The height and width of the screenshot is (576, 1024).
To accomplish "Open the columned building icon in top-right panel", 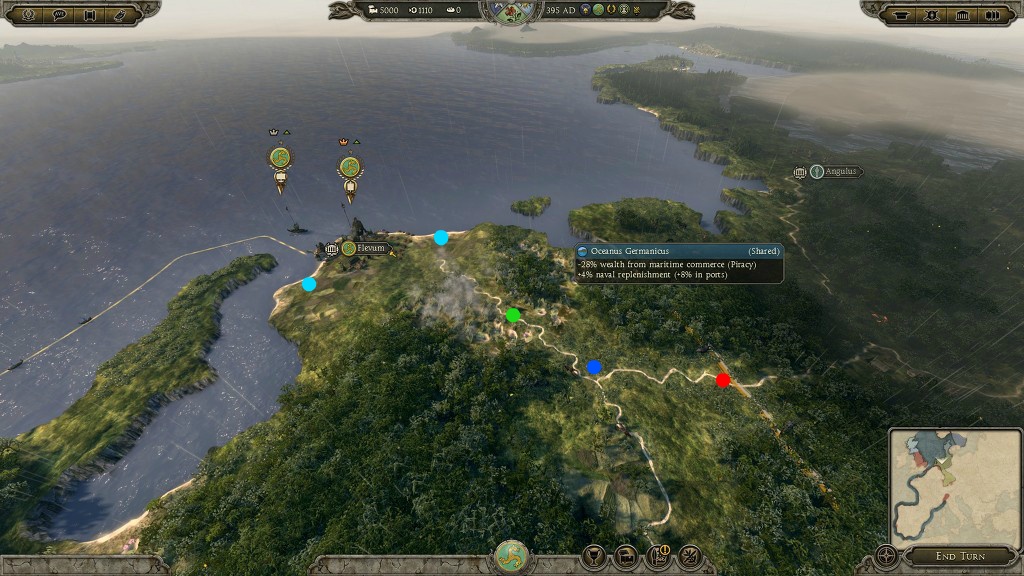I will click(963, 14).
